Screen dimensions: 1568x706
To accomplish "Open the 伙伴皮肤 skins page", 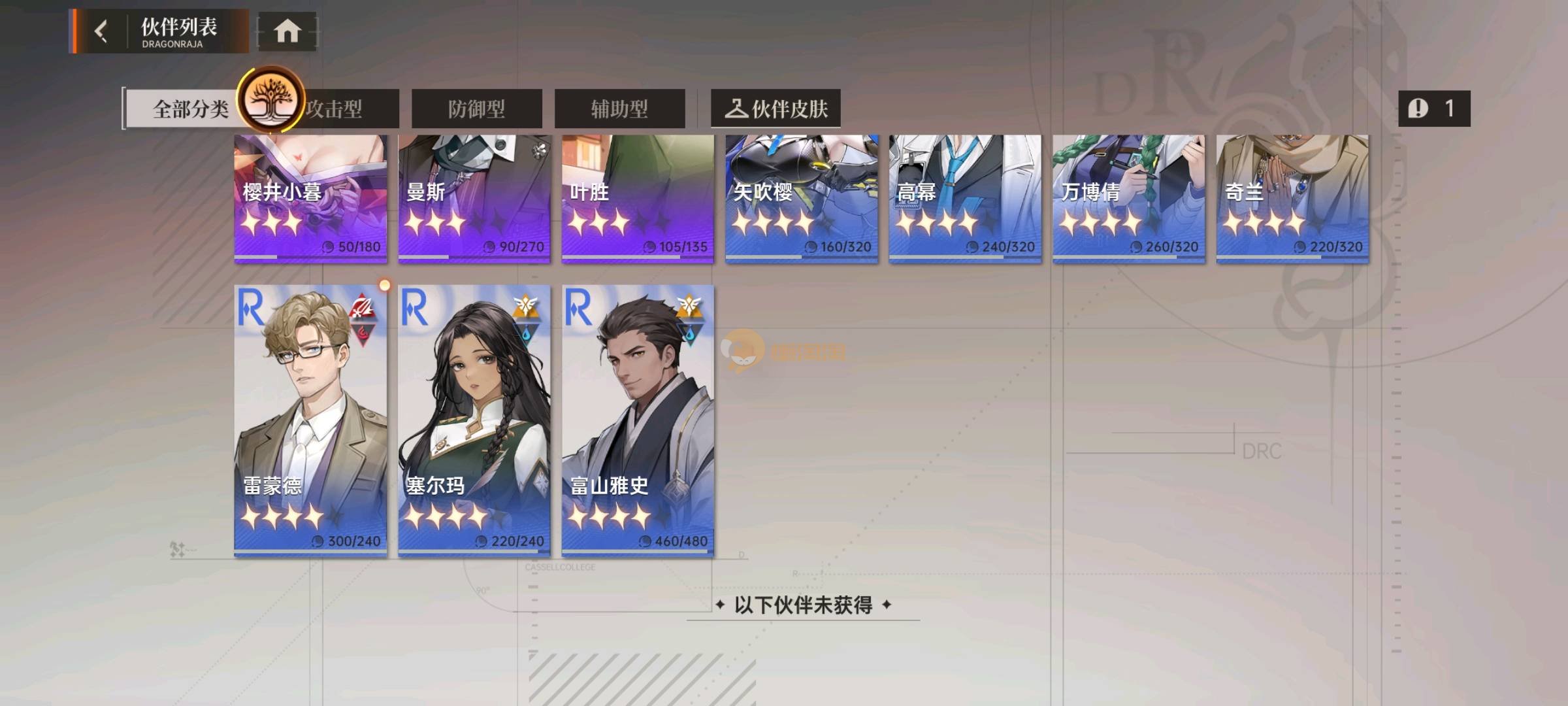I will coord(776,109).
